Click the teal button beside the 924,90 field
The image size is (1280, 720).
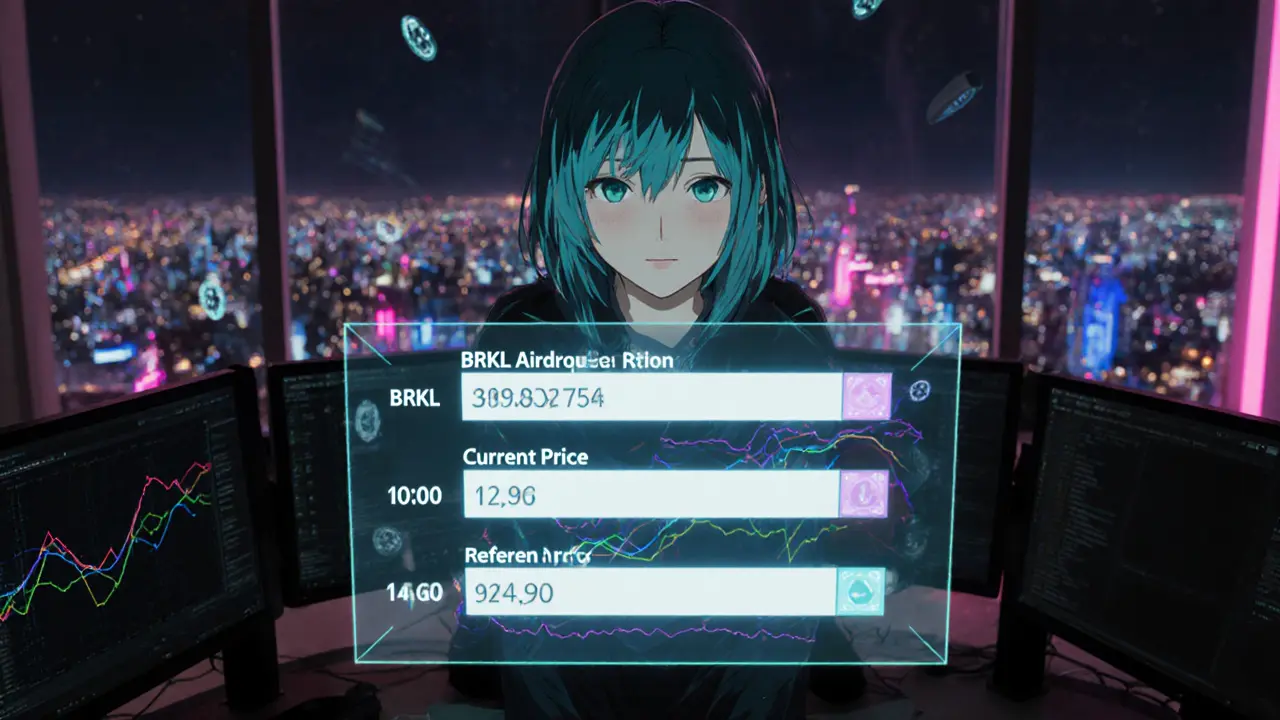coord(860,592)
